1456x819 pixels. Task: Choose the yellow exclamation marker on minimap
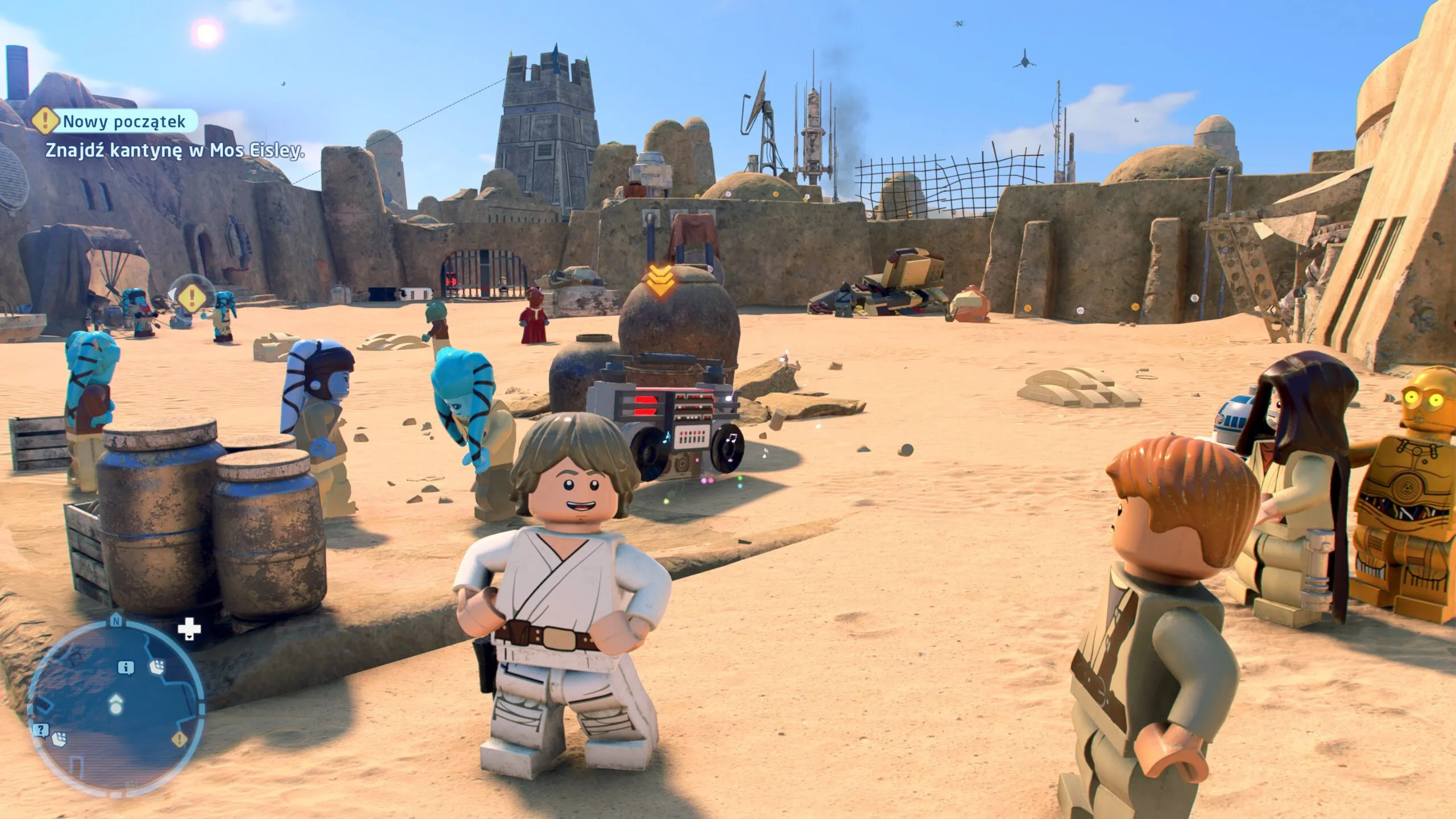click(x=179, y=739)
